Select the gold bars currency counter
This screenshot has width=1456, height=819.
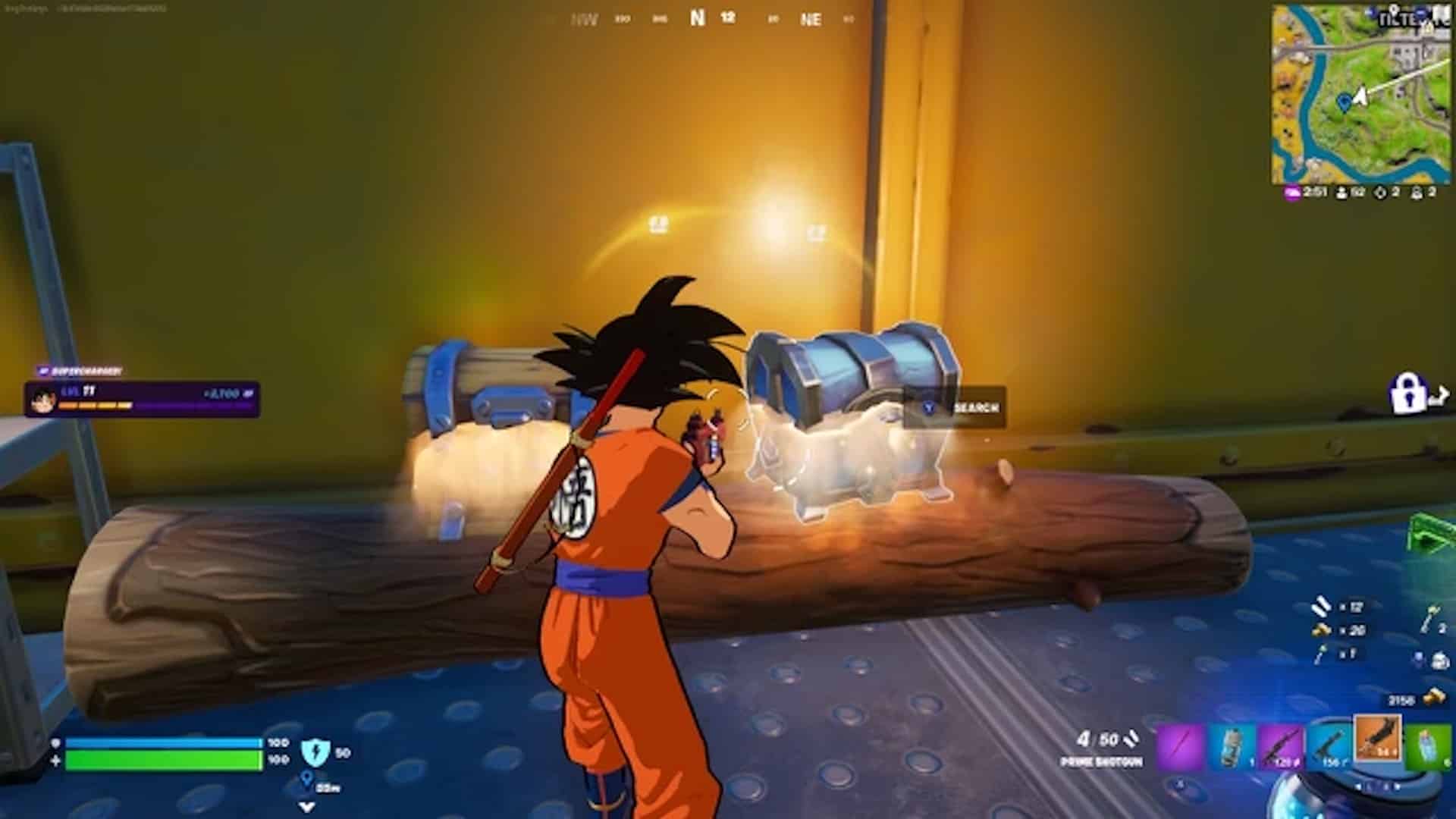pyautogui.click(x=1415, y=699)
